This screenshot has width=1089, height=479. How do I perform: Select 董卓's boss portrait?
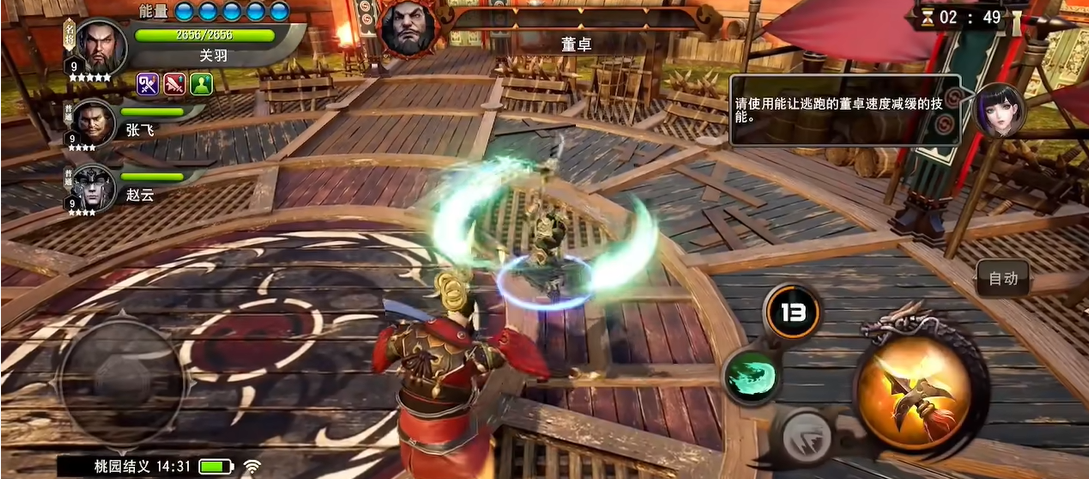(x=408, y=28)
